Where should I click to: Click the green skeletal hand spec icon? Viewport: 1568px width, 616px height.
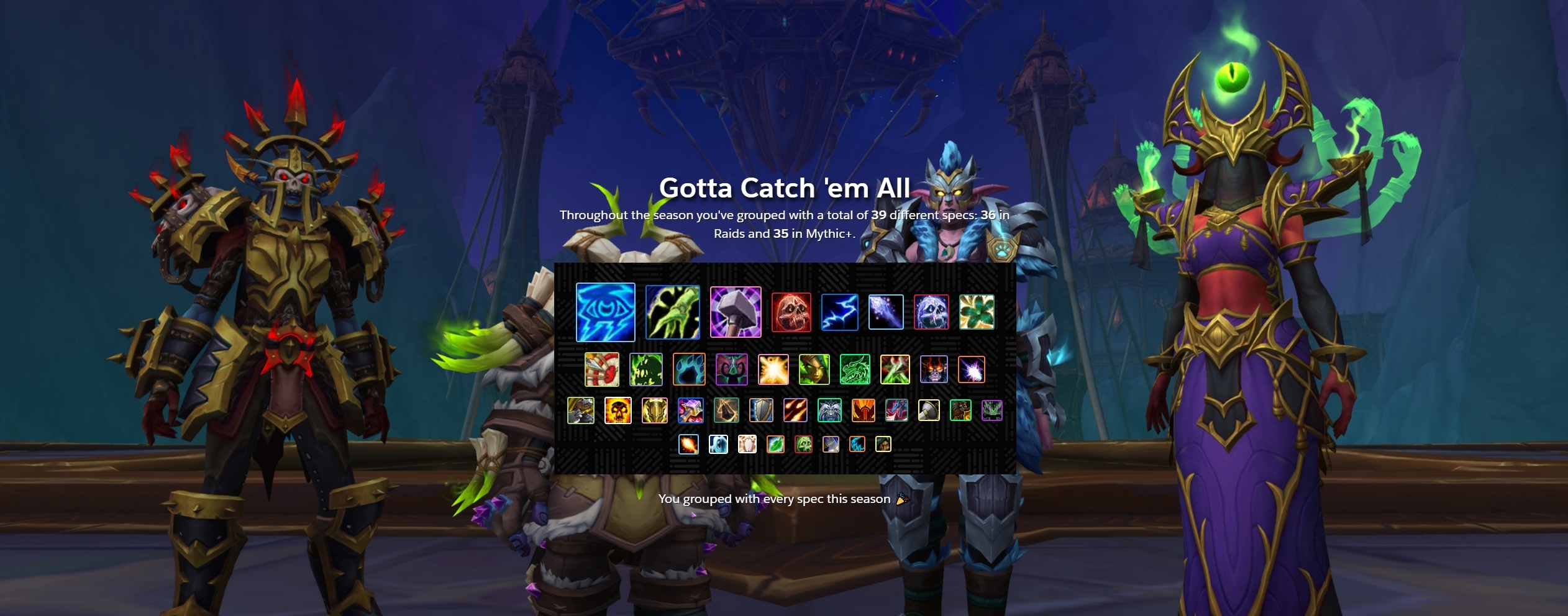coord(673,312)
